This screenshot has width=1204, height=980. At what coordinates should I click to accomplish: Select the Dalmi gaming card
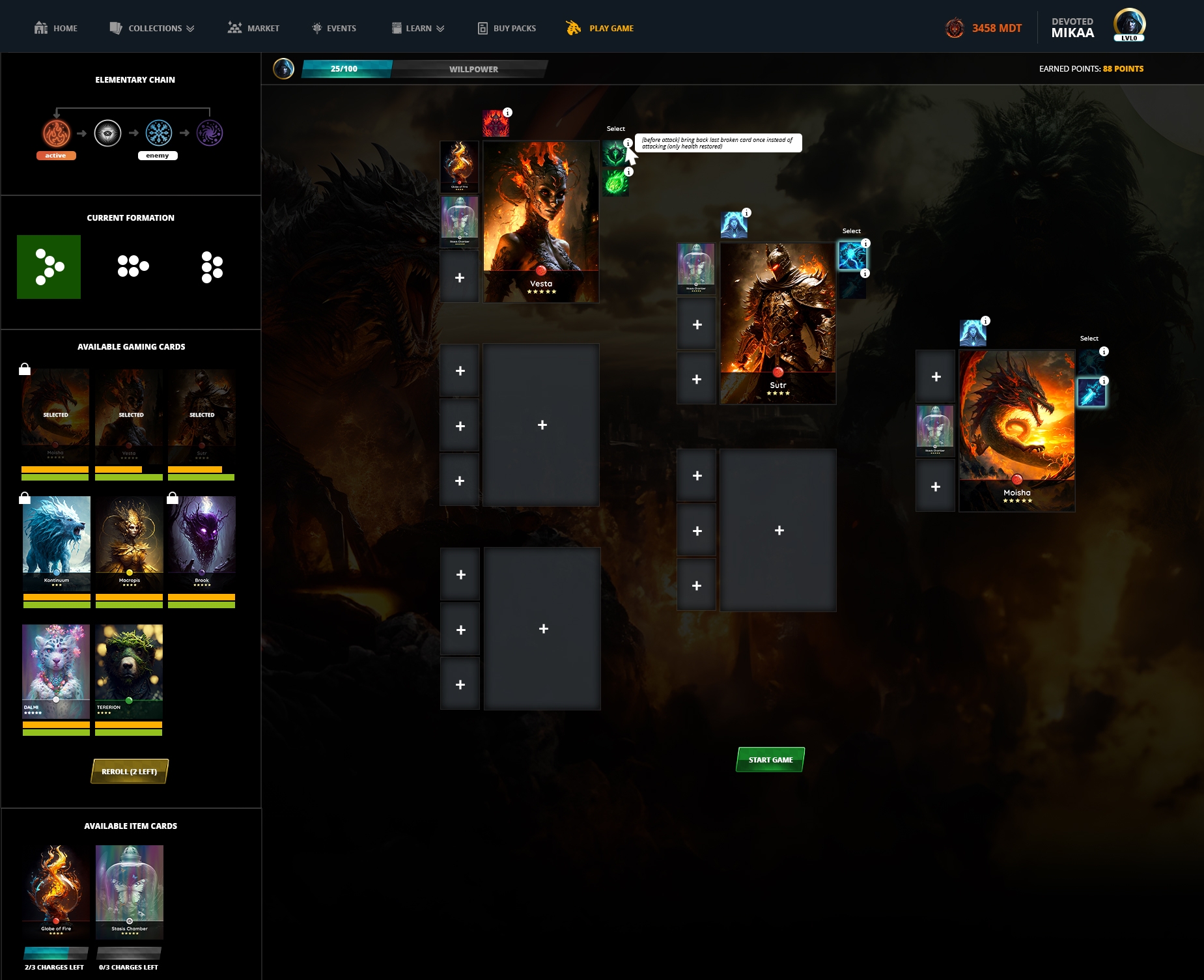(56, 671)
